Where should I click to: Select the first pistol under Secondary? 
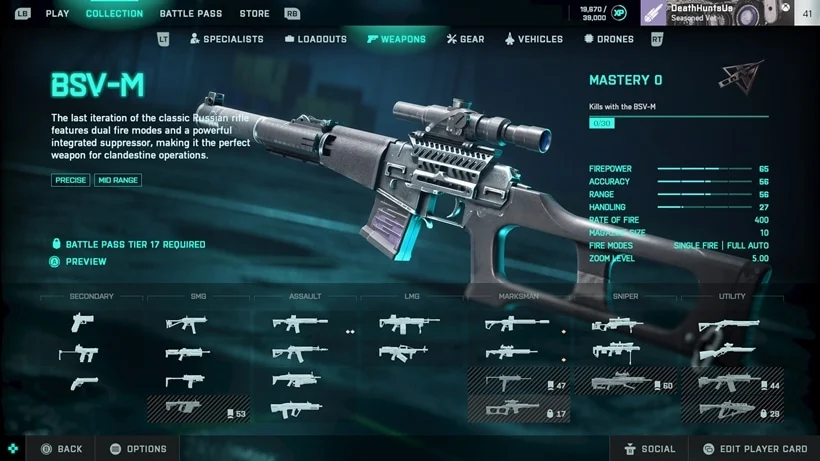84,323
